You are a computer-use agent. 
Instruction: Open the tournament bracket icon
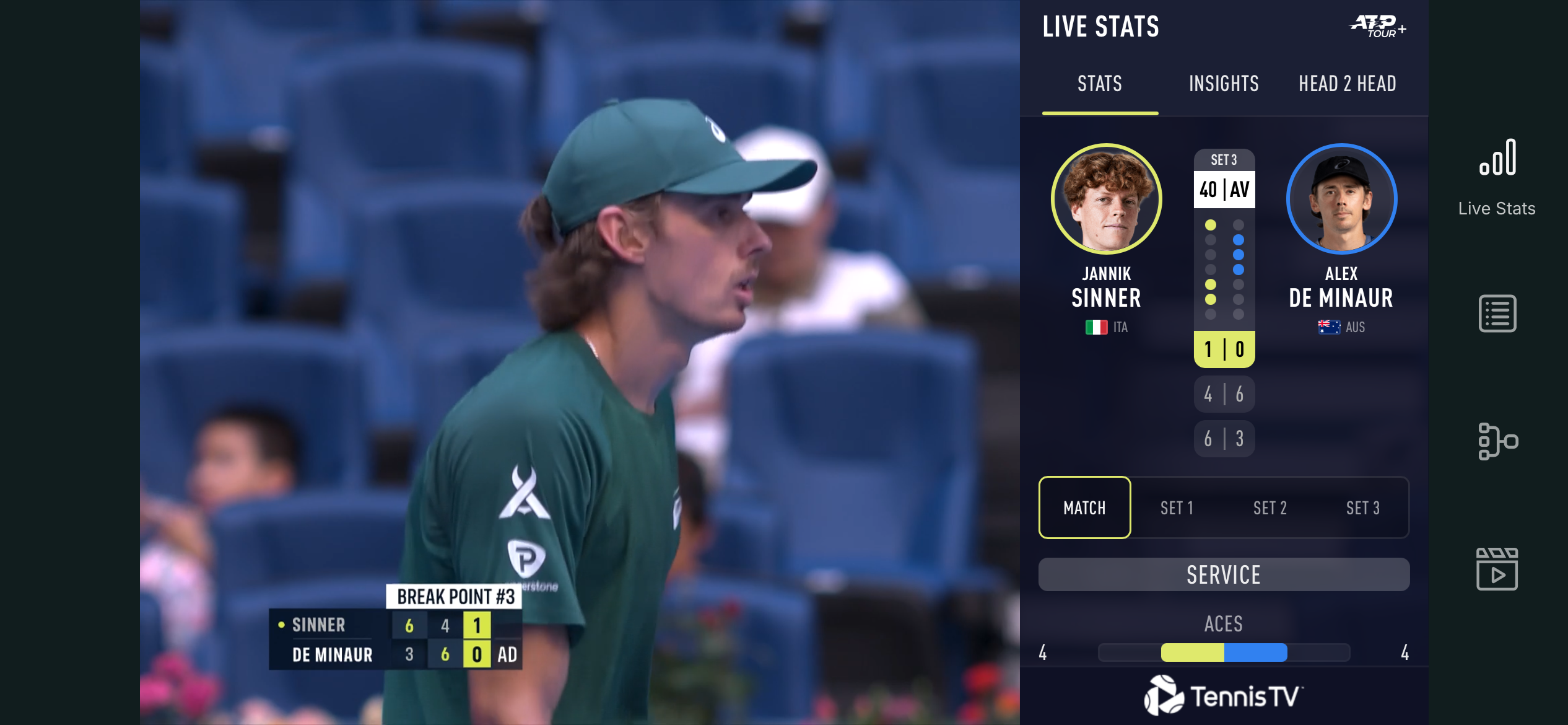(x=1497, y=441)
